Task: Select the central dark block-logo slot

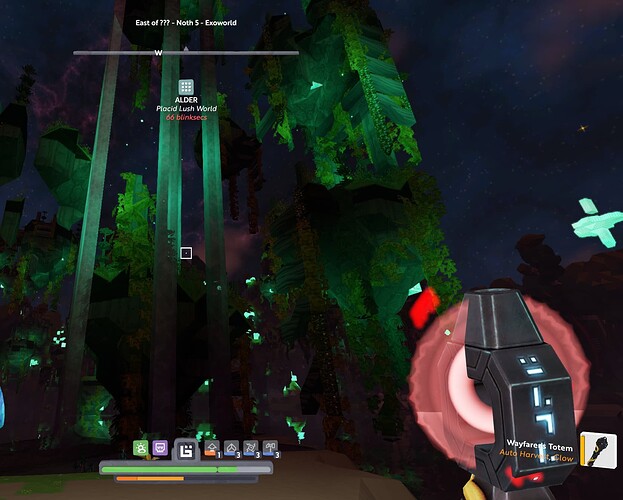Action: point(186,450)
